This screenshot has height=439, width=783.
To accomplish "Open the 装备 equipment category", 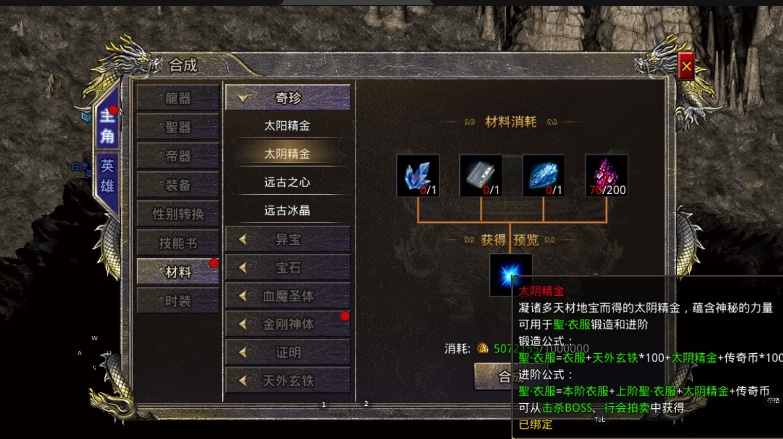I will [x=178, y=185].
